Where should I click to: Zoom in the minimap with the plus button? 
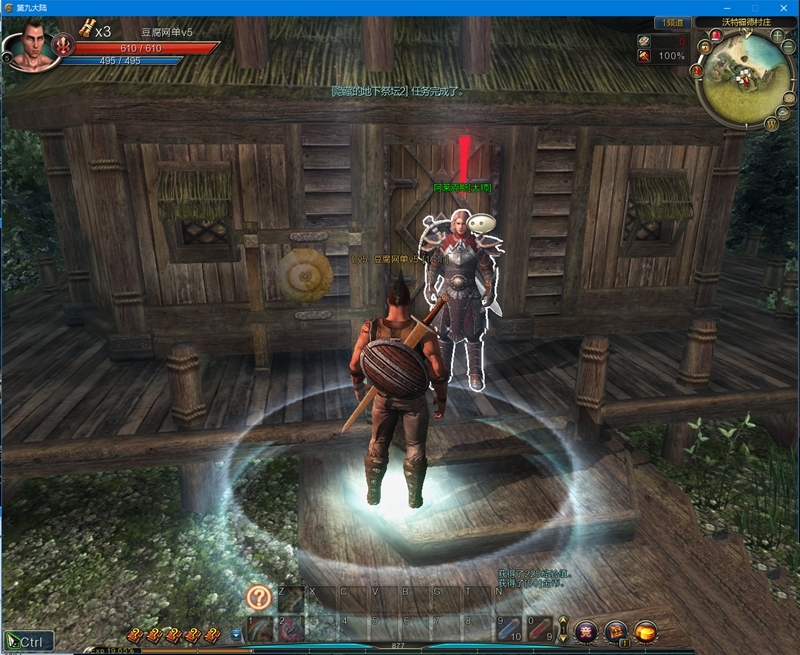point(778,36)
